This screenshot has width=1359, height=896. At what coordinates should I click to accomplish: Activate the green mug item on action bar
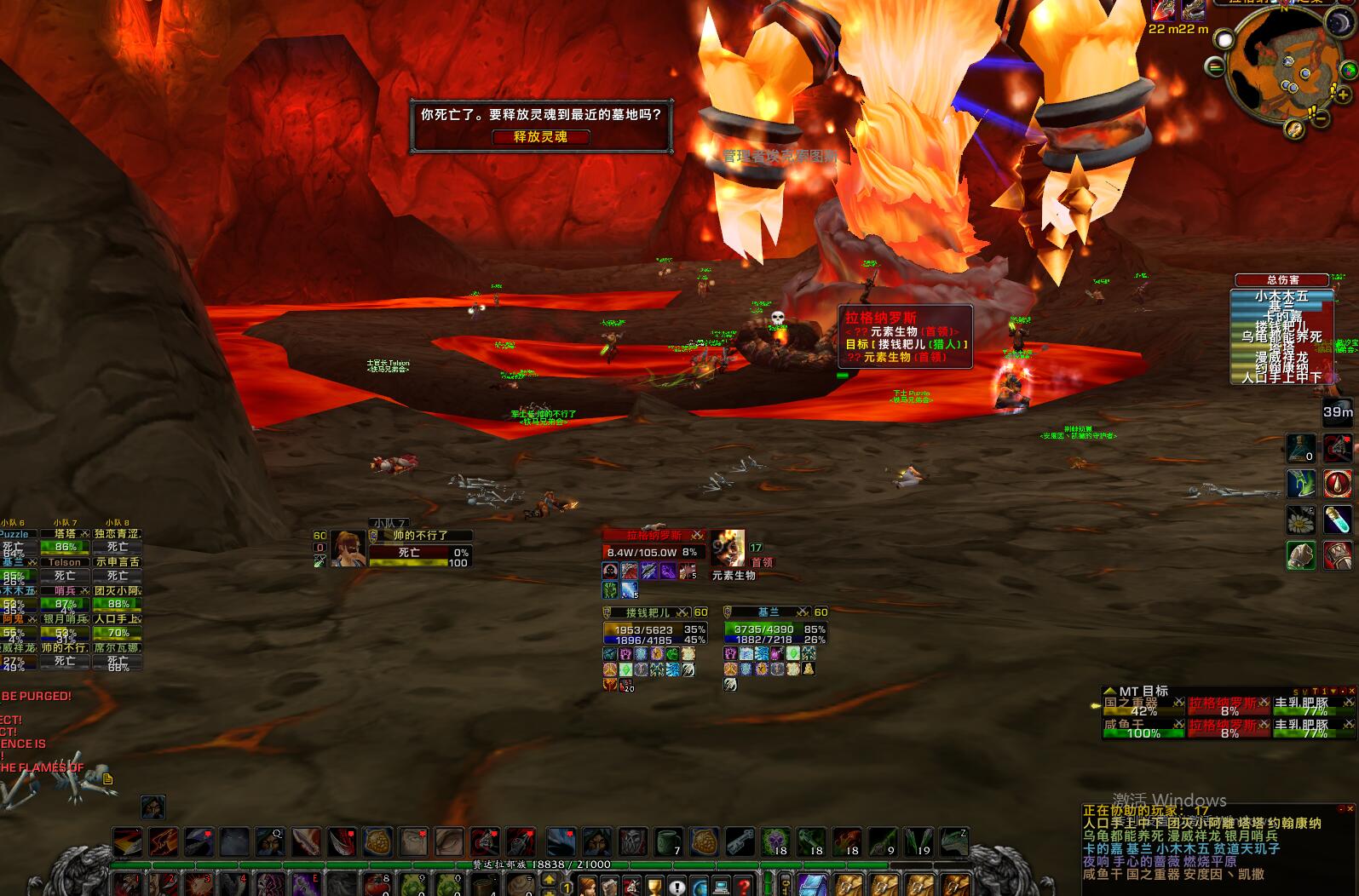670,841
